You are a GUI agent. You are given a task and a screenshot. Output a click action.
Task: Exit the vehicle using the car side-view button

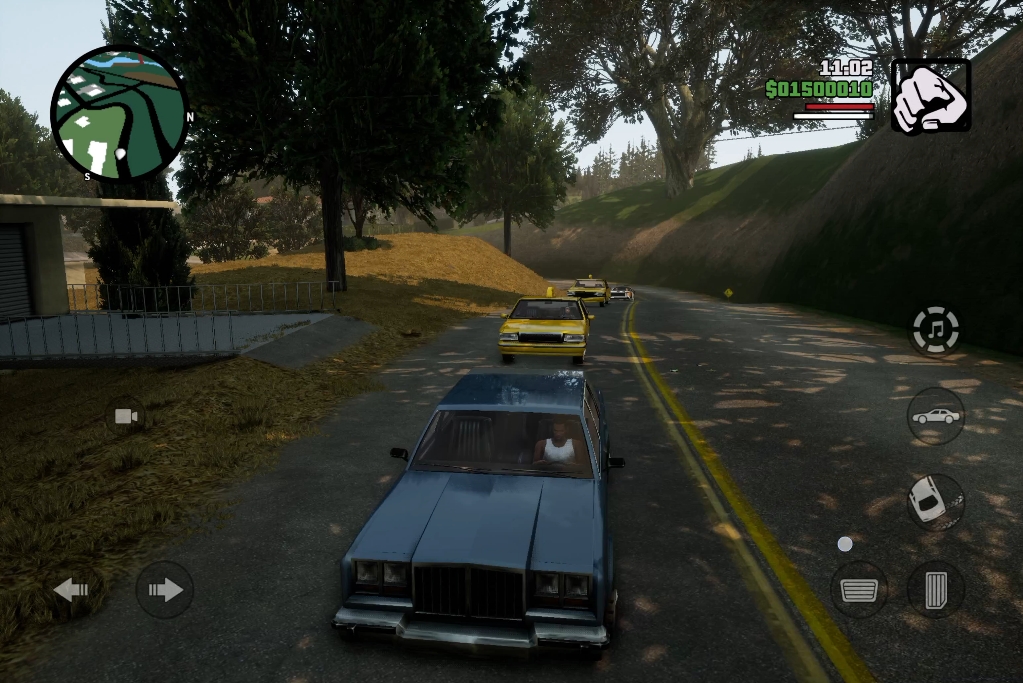pyautogui.click(x=935, y=415)
